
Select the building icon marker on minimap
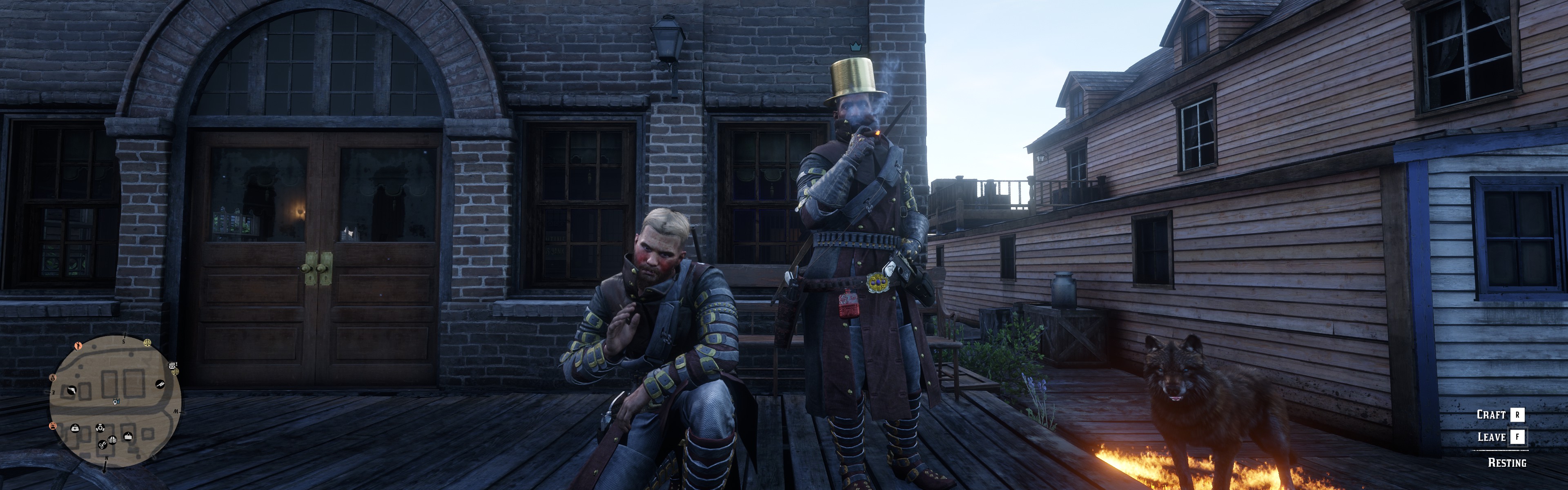(112, 440)
